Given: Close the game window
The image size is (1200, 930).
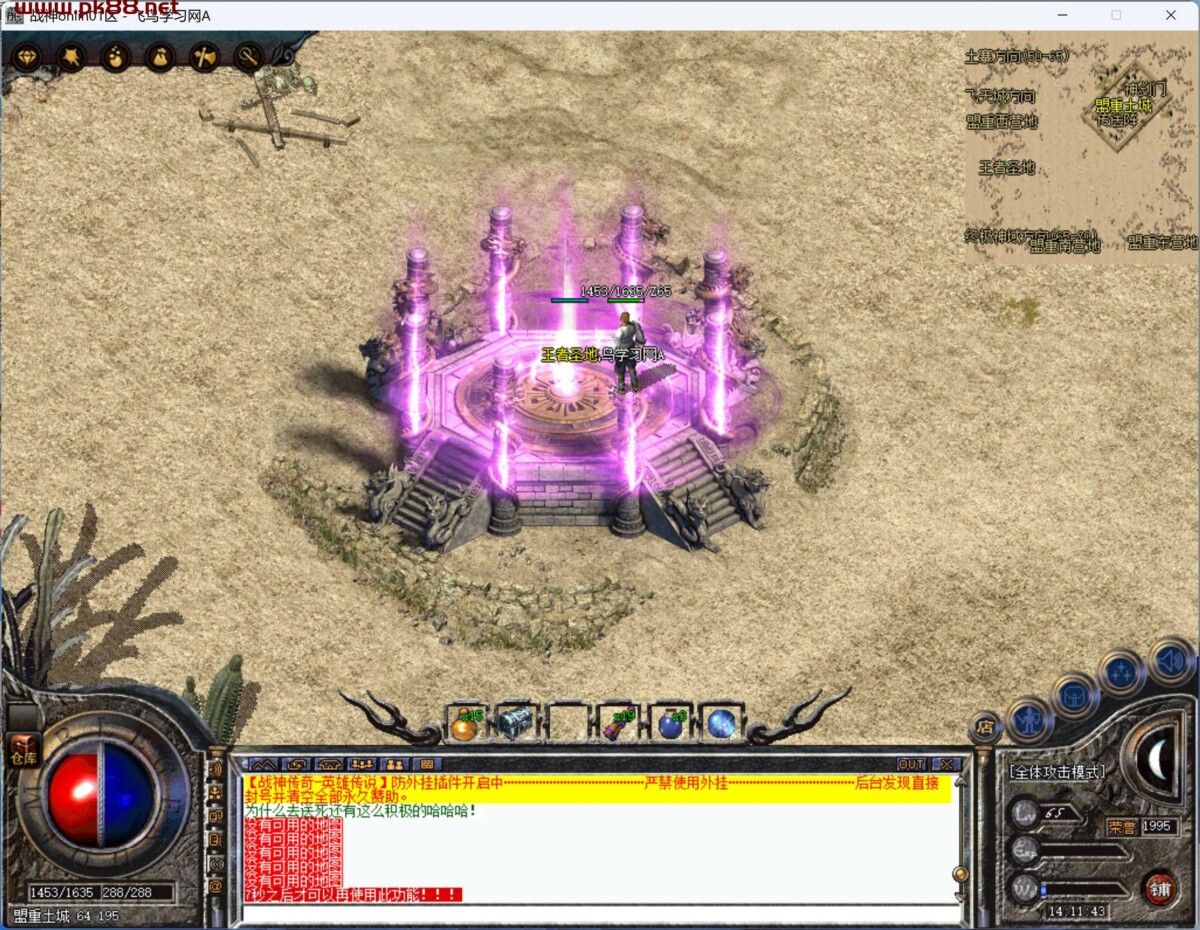Looking at the screenshot, I should point(1171,15).
